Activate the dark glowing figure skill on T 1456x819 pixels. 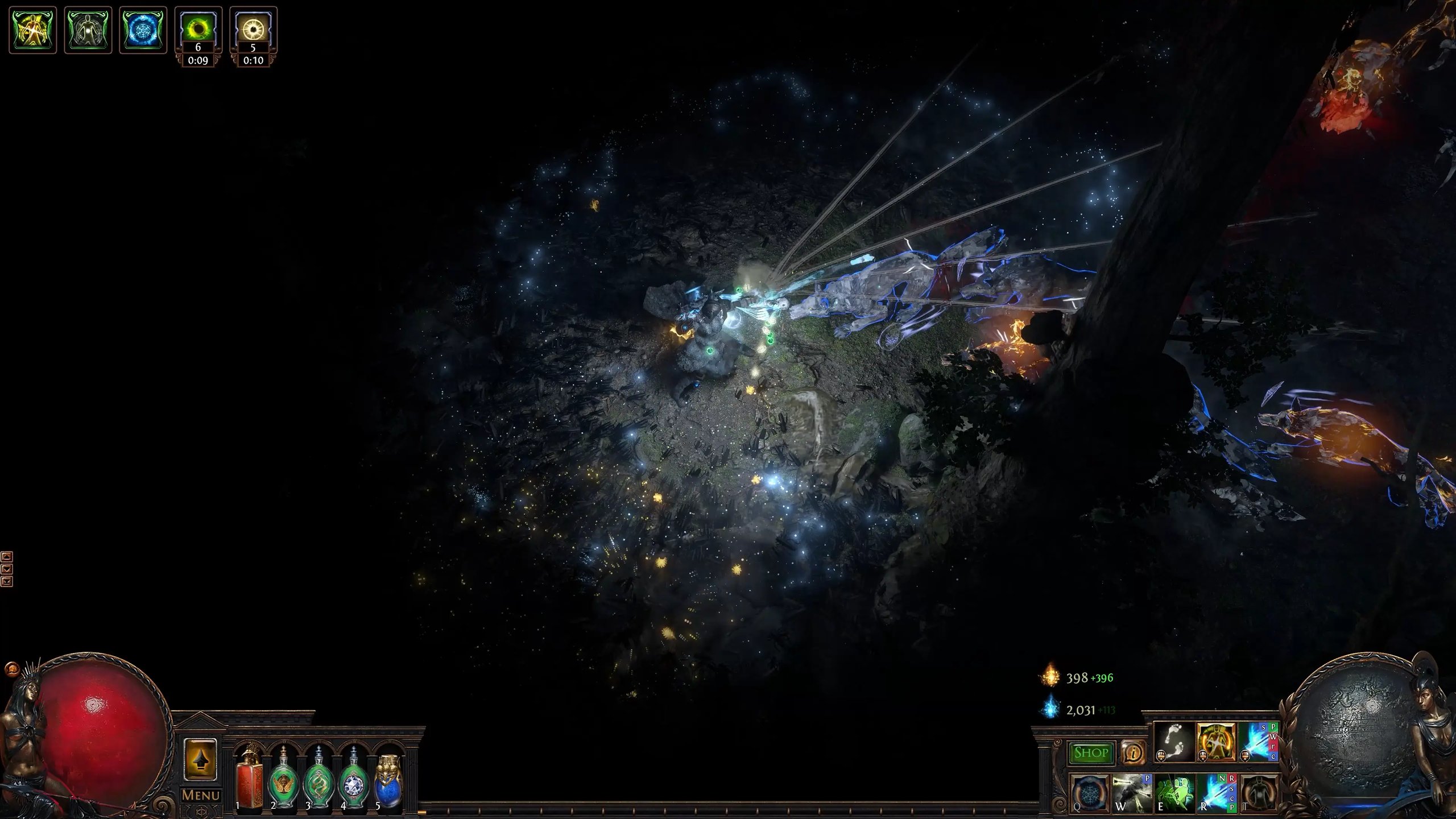1258,793
